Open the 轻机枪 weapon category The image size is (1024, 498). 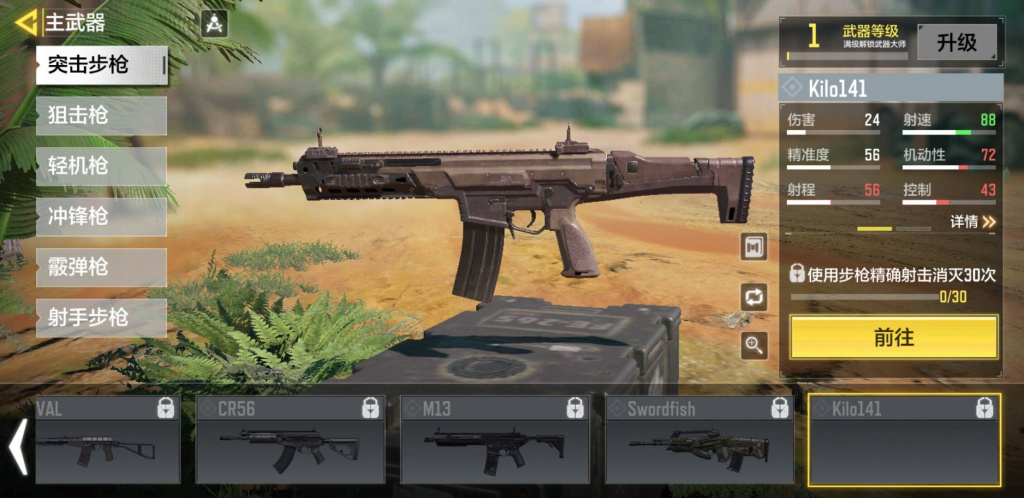(x=100, y=166)
